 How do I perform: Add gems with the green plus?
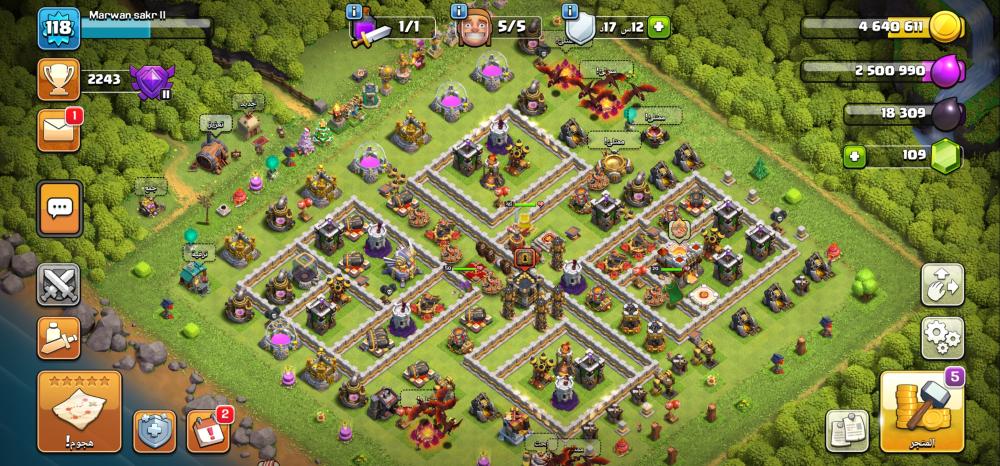pyautogui.click(x=854, y=156)
